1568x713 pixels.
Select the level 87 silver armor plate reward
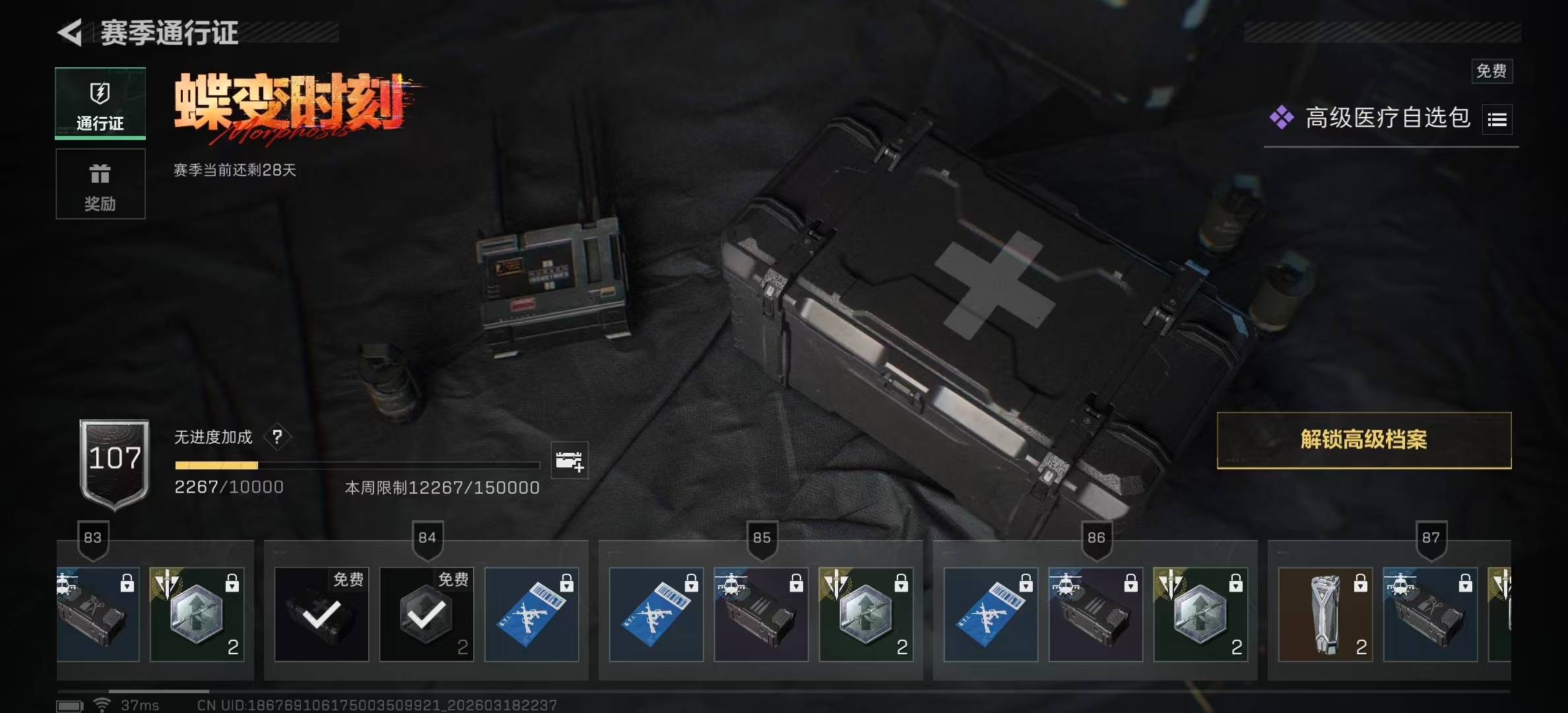point(1325,615)
